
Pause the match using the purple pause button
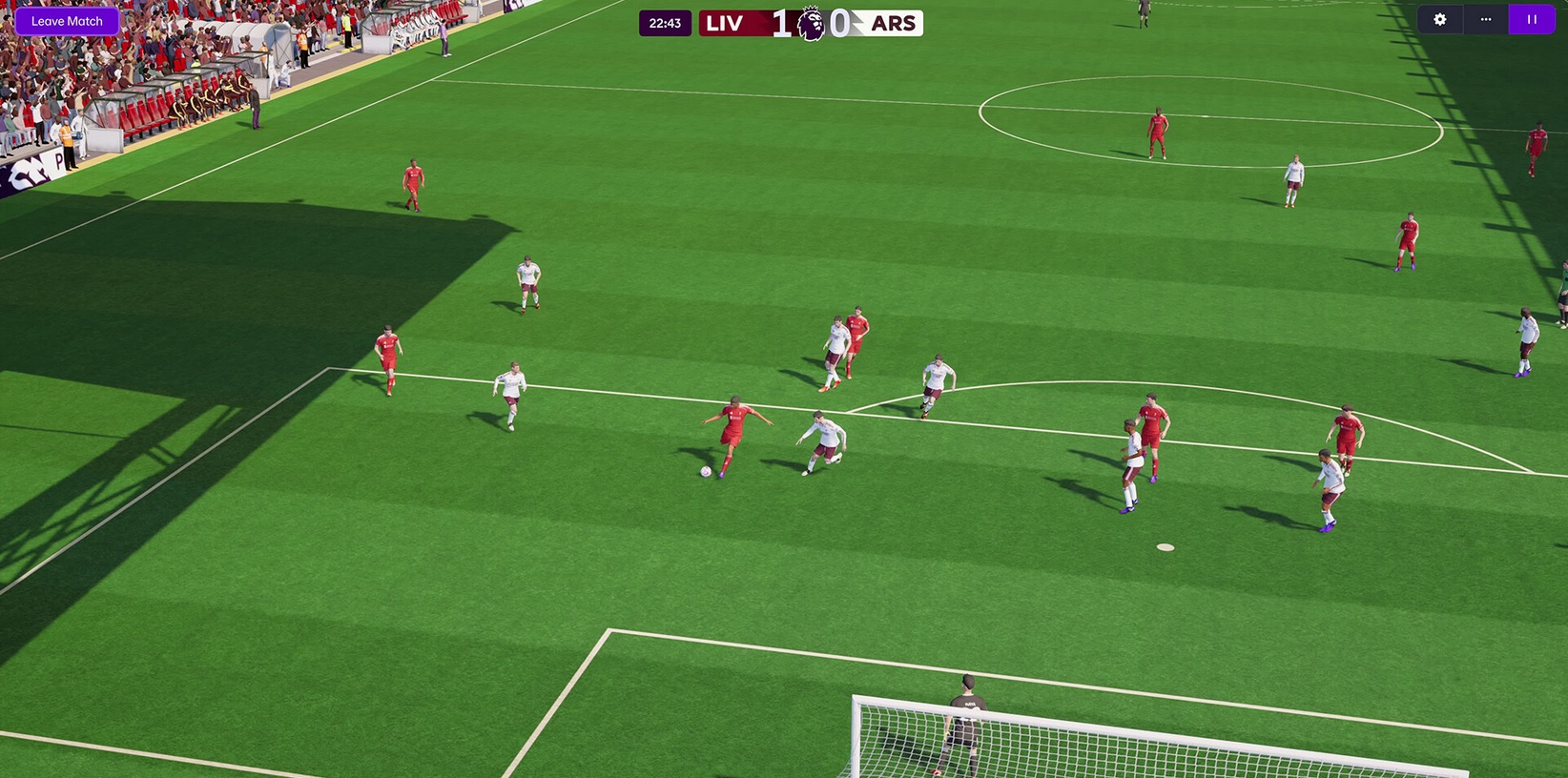[x=1531, y=19]
